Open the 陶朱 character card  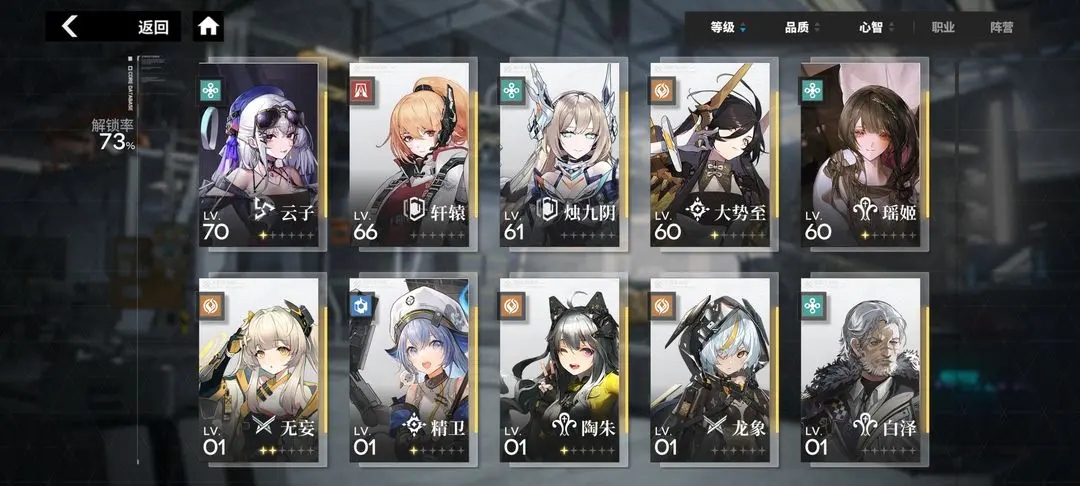560,367
